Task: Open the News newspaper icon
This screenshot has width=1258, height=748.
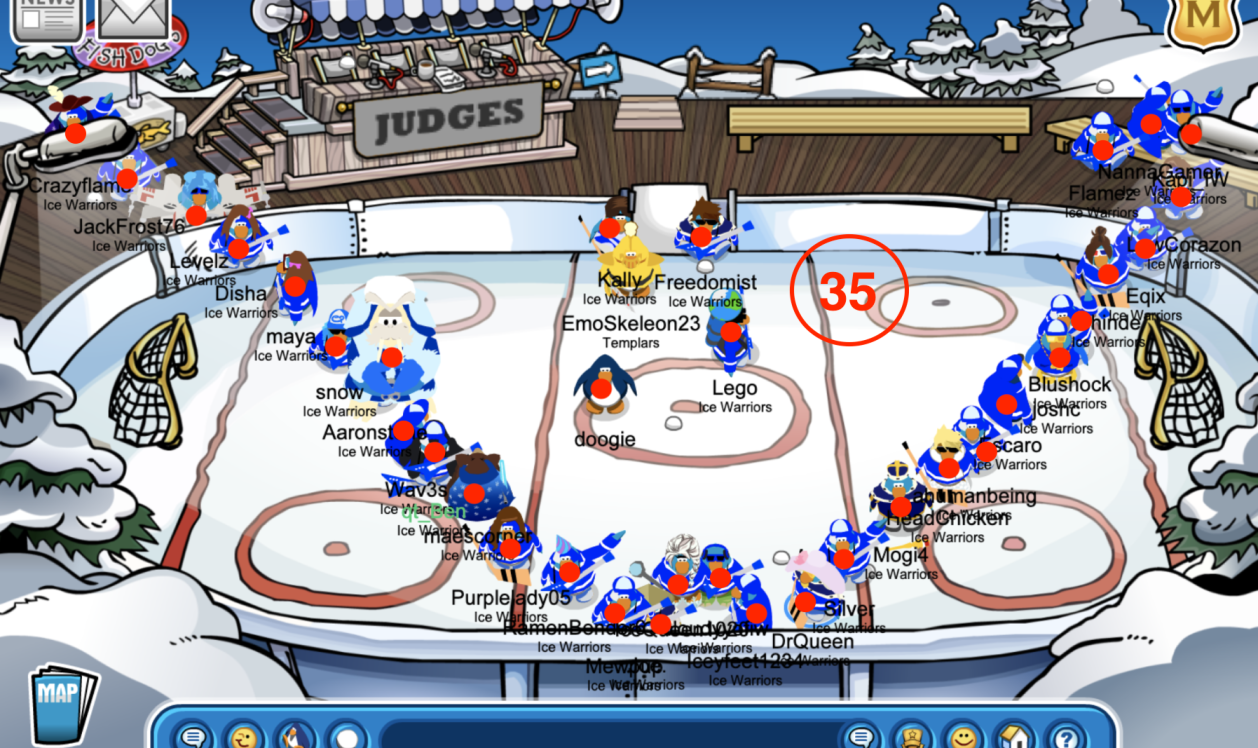Action: tap(45, 17)
